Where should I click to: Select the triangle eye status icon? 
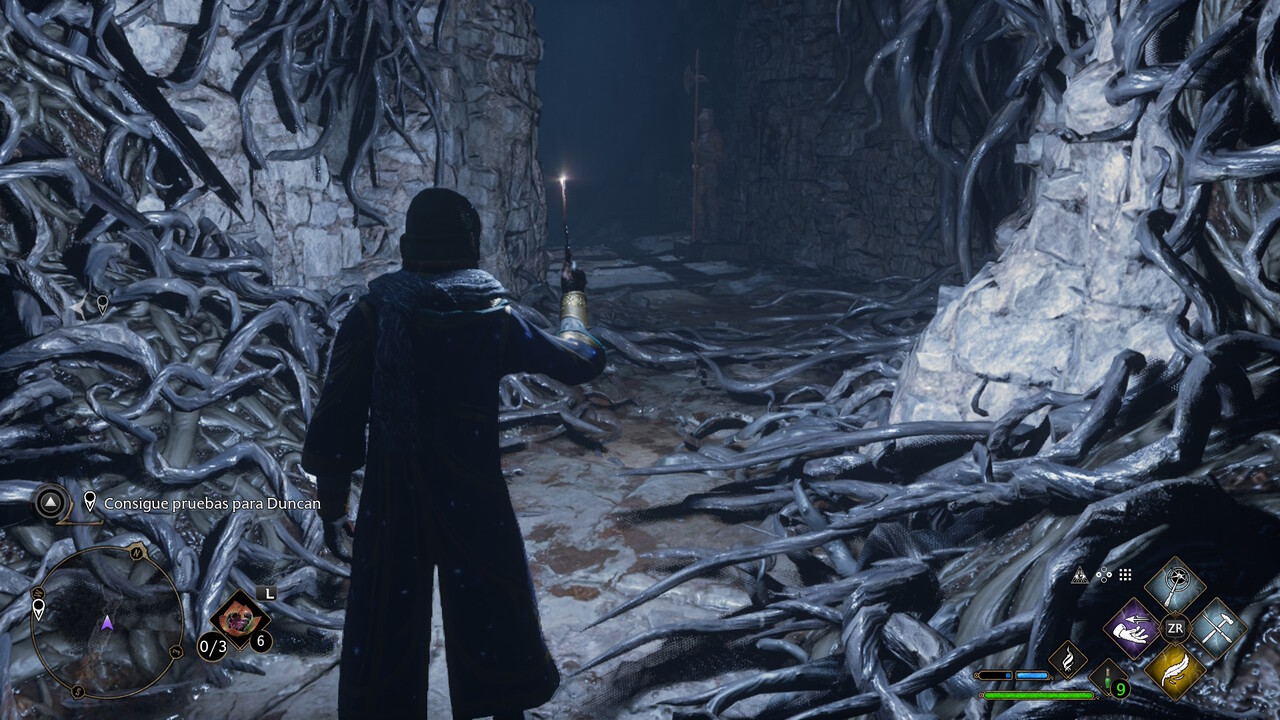pyautogui.click(x=1079, y=575)
